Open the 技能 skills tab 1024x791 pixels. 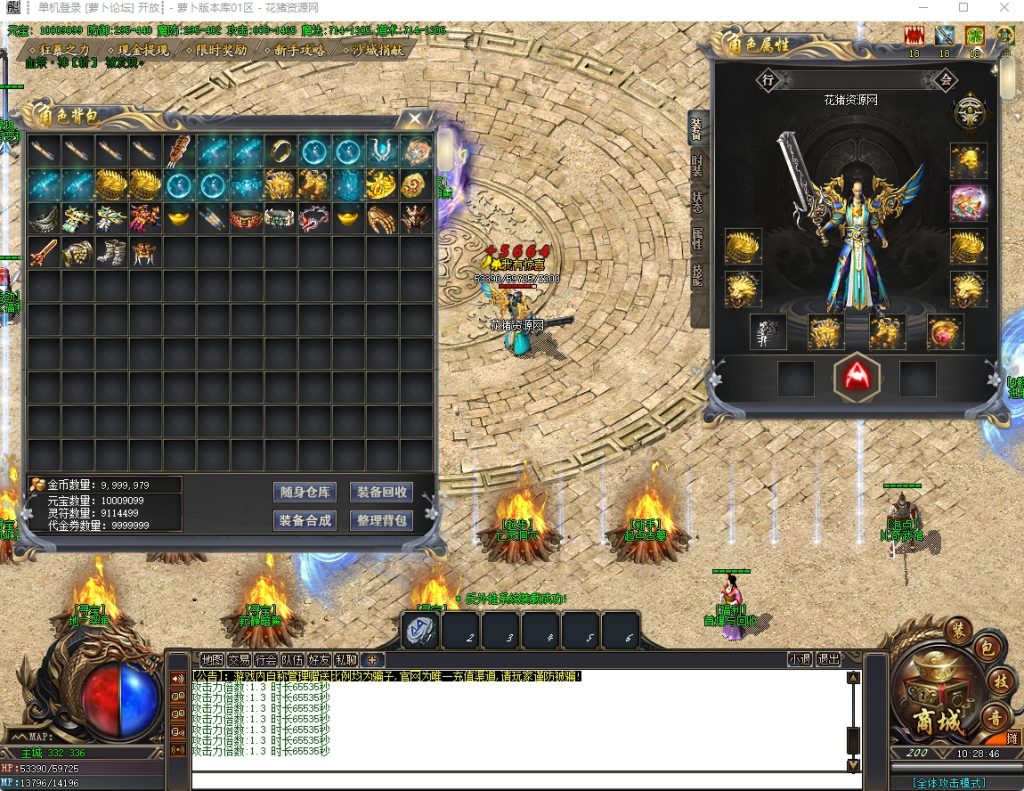click(x=697, y=277)
